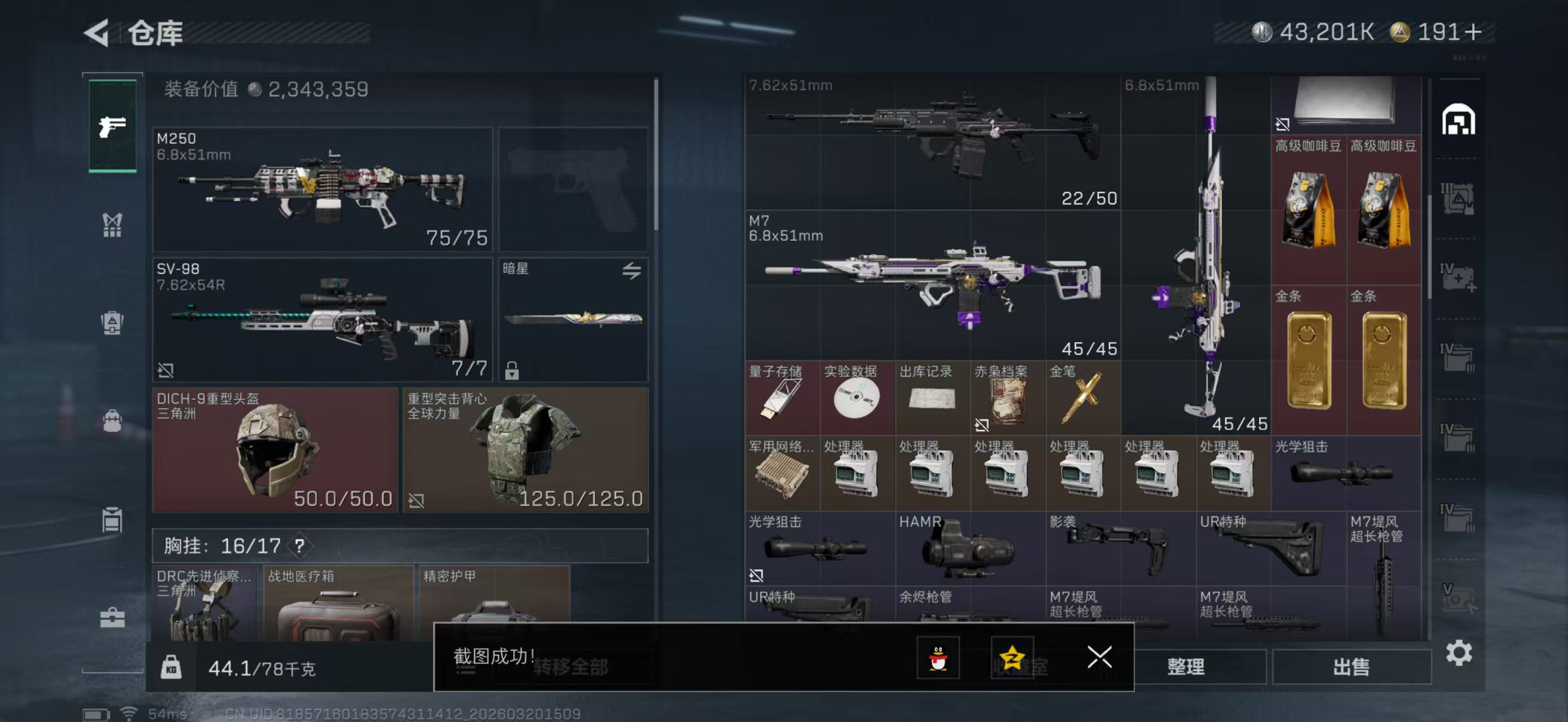Screen dimensions: 1568x722
Task: Select the M250 primary weapon slot
Action: point(322,190)
